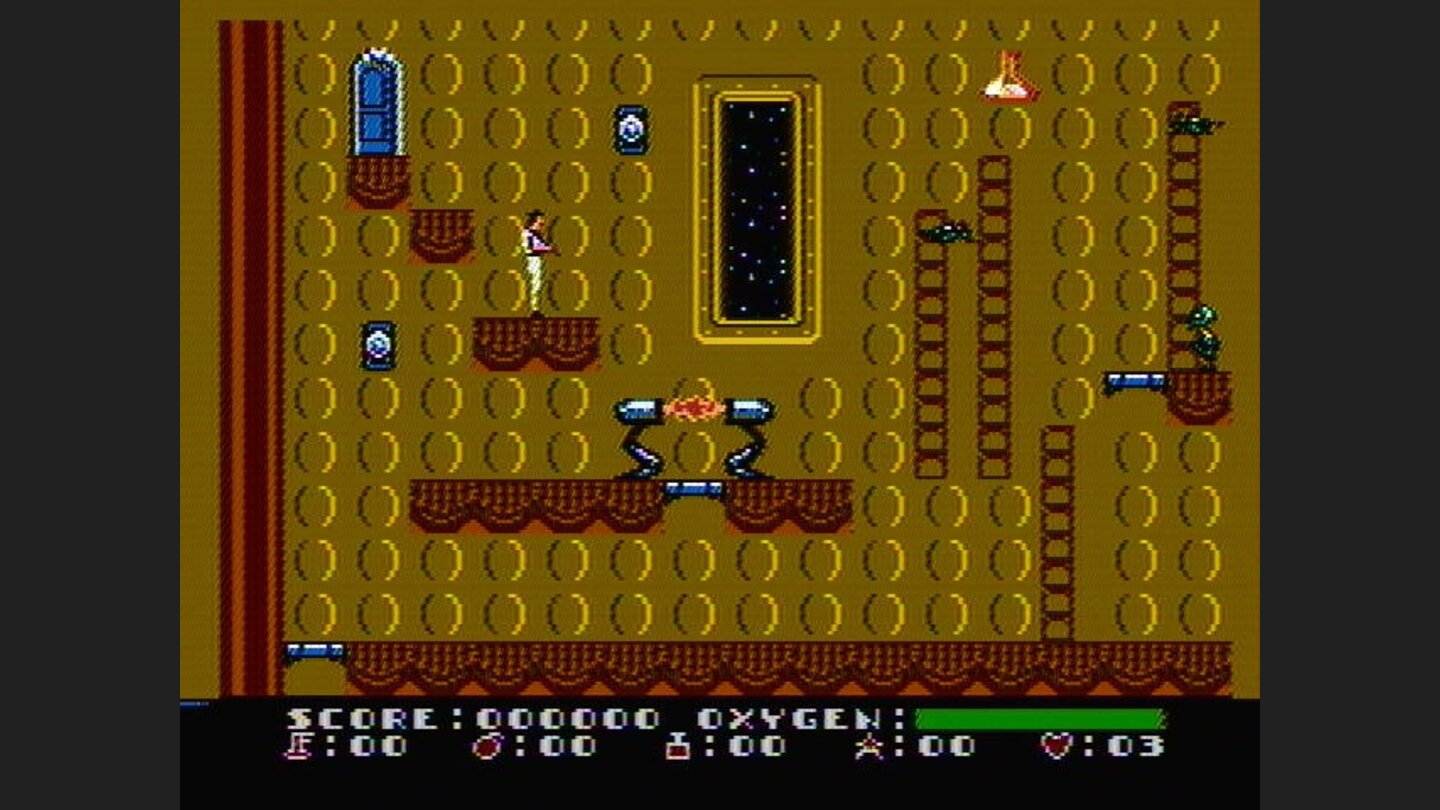Click the blue emblem near top center
1440x810 pixels.
pos(630,128)
